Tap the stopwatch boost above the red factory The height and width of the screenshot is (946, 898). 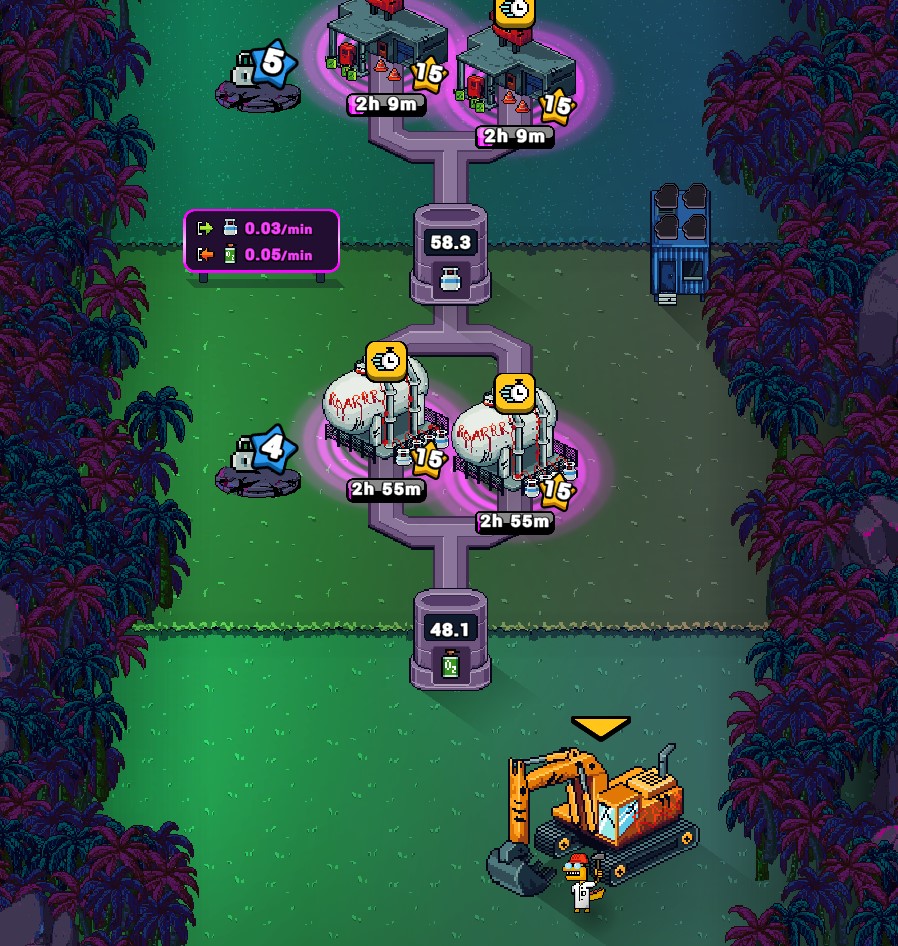515,10
